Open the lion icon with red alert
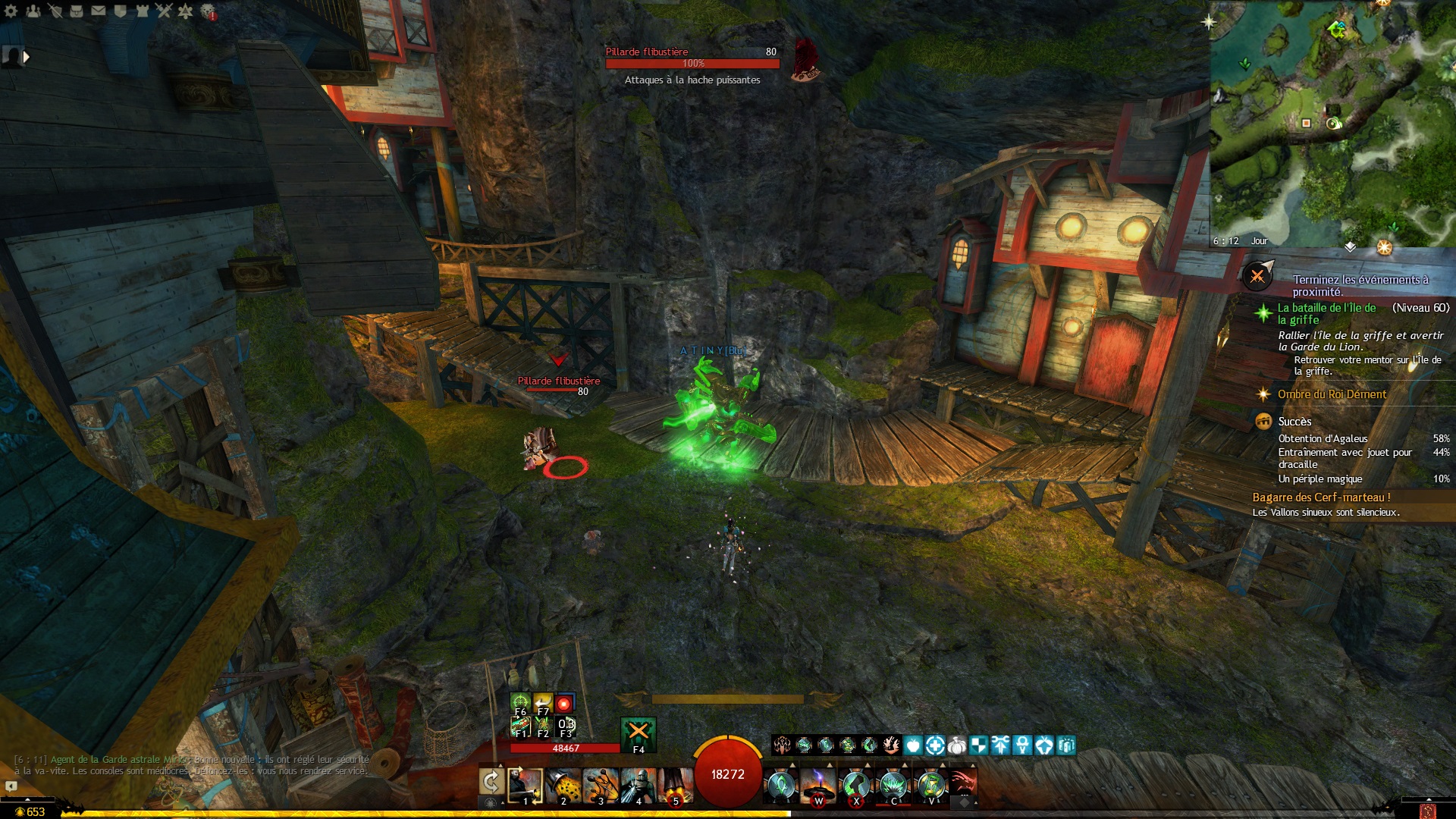Image resolution: width=1456 pixels, height=819 pixels. 208,11
